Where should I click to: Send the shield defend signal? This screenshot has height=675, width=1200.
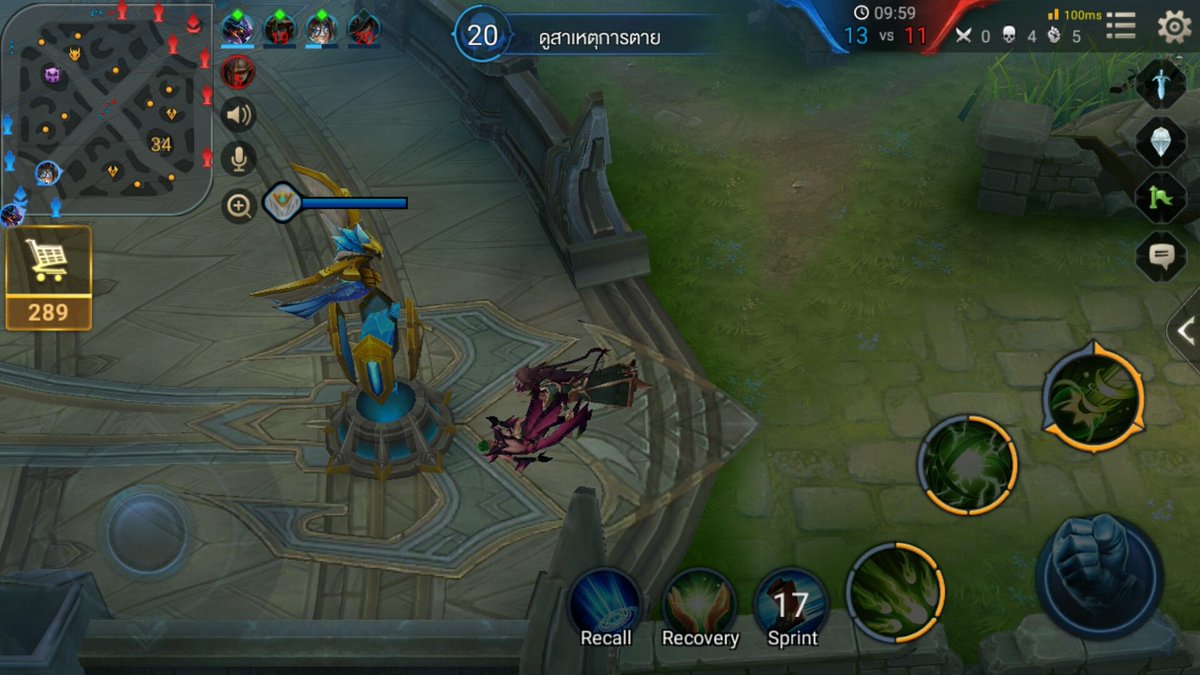tap(1160, 141)
